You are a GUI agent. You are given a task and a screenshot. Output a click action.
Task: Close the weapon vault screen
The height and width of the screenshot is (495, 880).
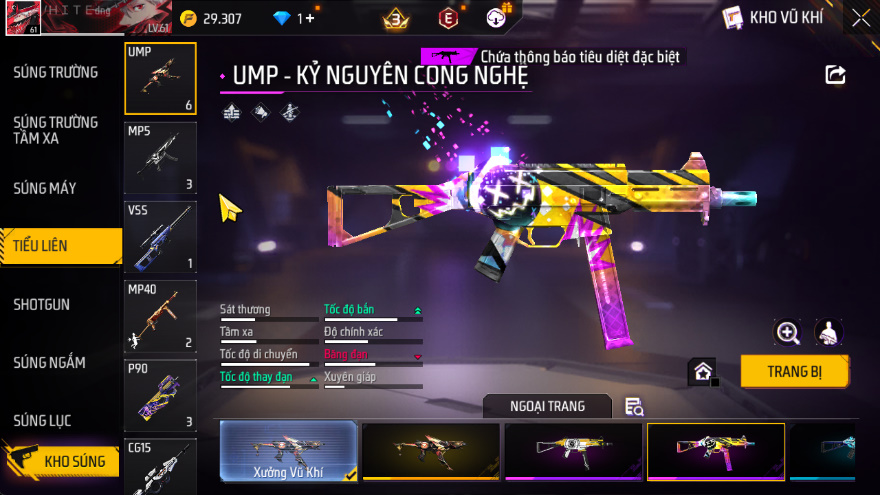[860, 18]
